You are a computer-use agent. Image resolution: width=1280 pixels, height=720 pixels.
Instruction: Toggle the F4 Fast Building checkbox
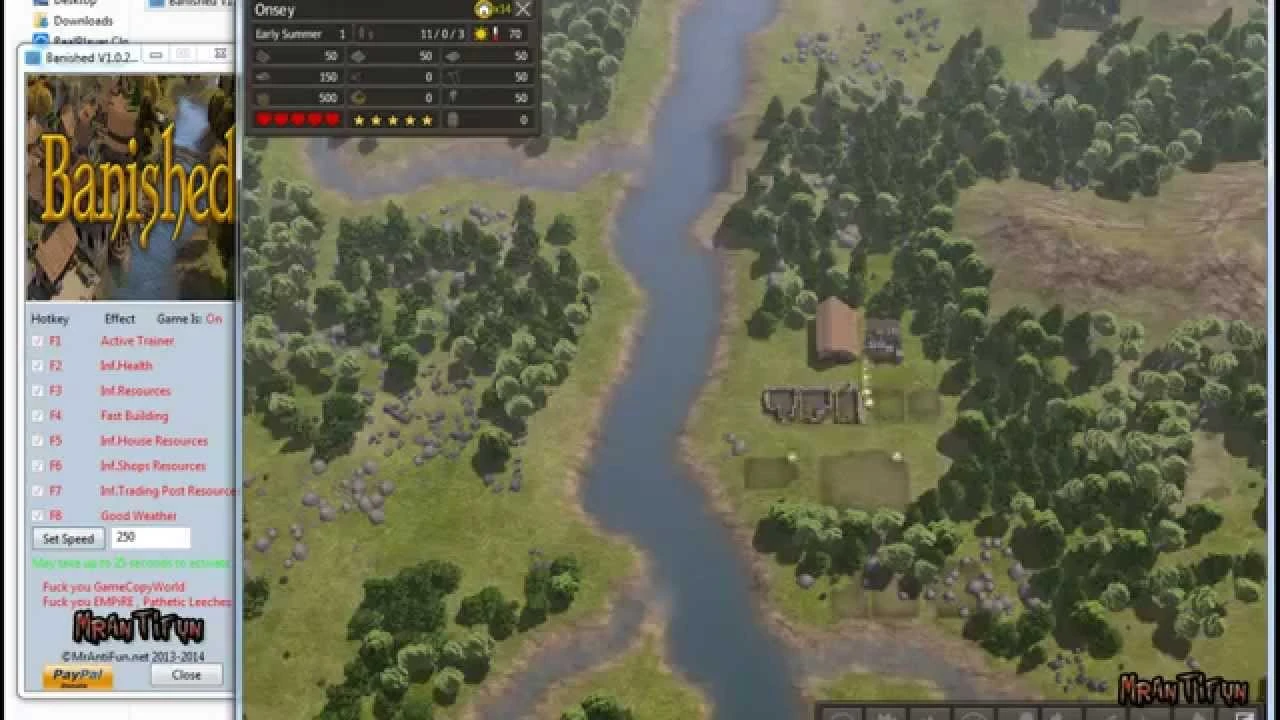(x=36, y=416)
